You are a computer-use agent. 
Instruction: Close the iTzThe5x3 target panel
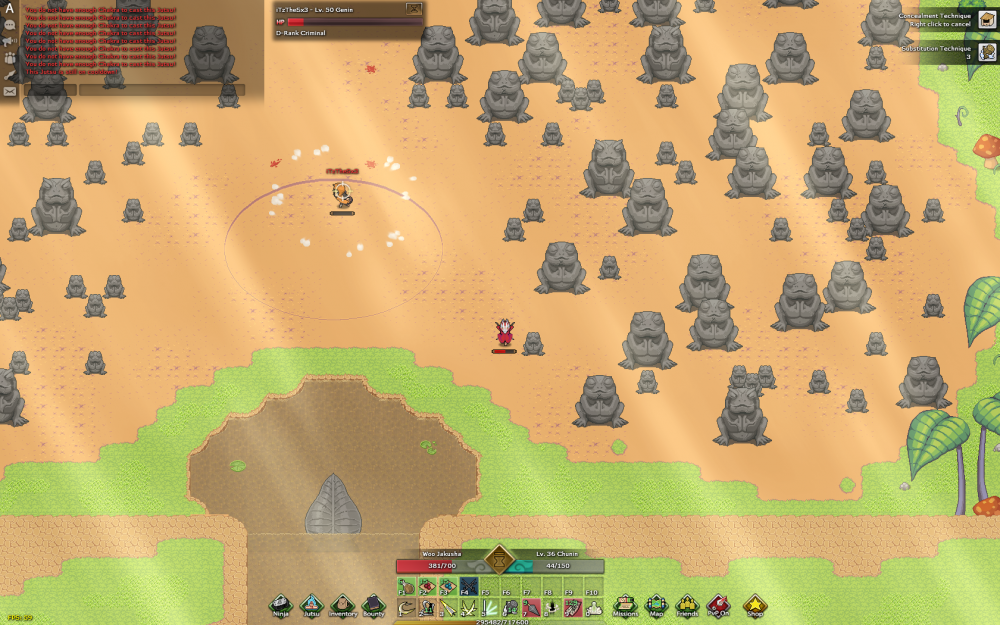click(414, 9)
